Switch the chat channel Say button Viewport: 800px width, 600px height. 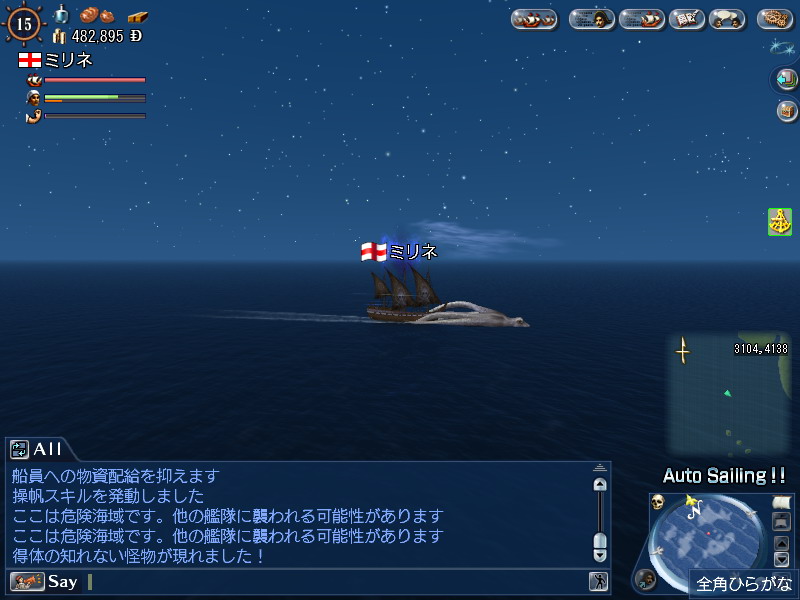point(44,581)
